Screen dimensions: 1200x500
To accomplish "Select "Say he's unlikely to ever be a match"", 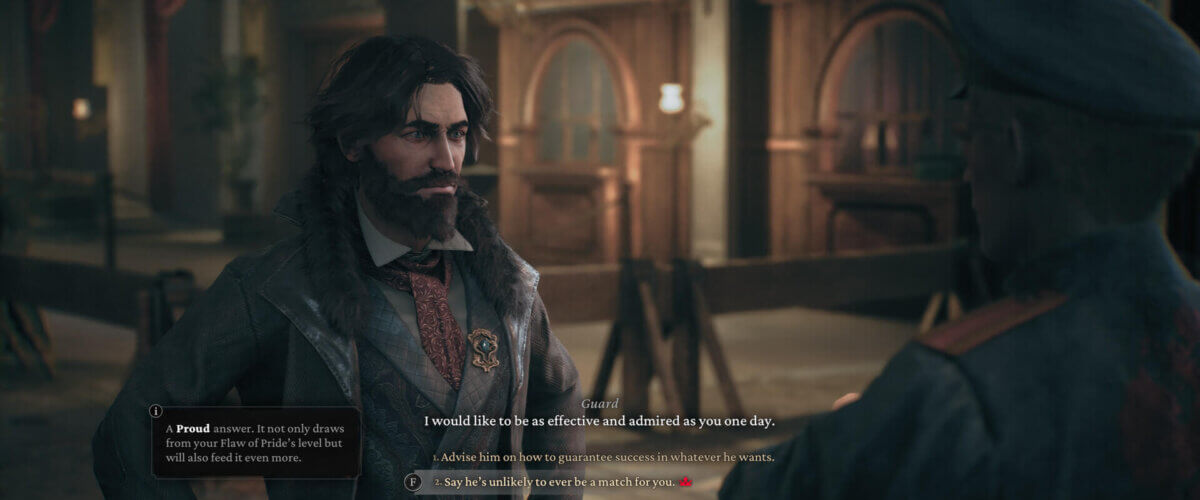I will pos(555,483).
